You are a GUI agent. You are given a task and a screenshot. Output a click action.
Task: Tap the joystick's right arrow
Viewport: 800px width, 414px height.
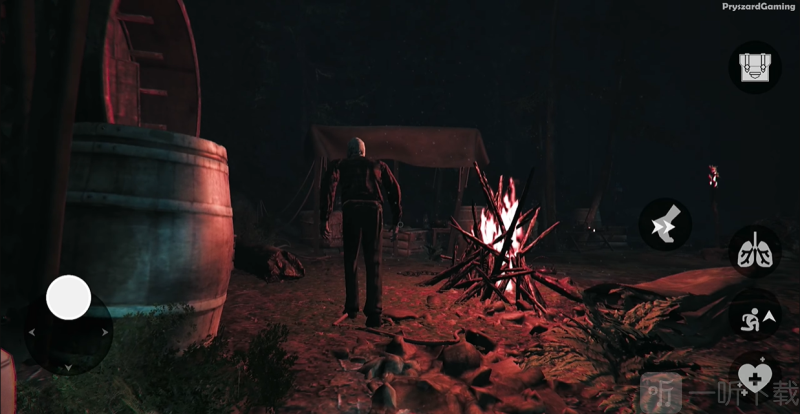pyautogui.click(x=106, y=331)
